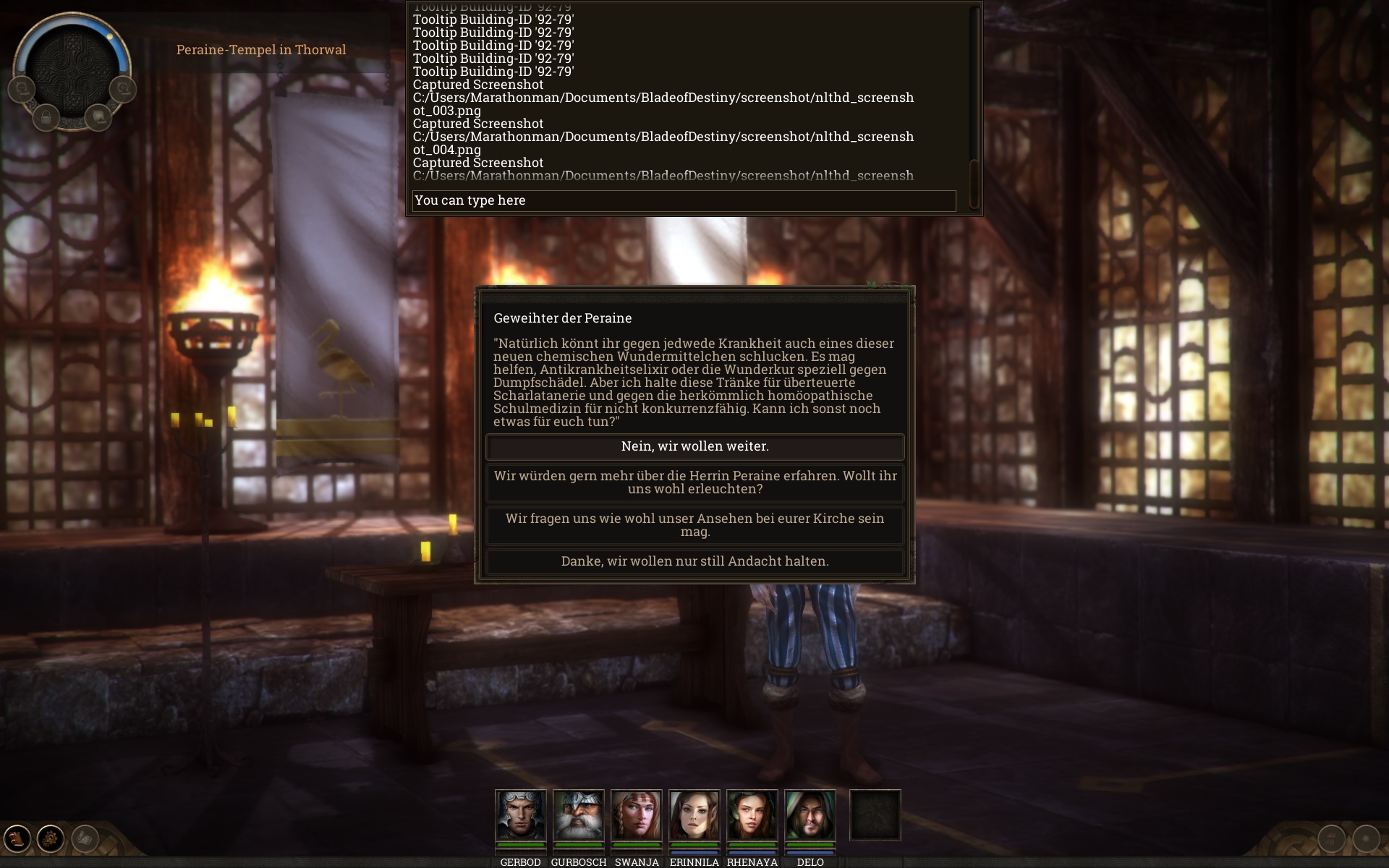This screenshot has width=1389, height=868.
Task: Select Erinnila's party portrait
Action: pos(694,815)
